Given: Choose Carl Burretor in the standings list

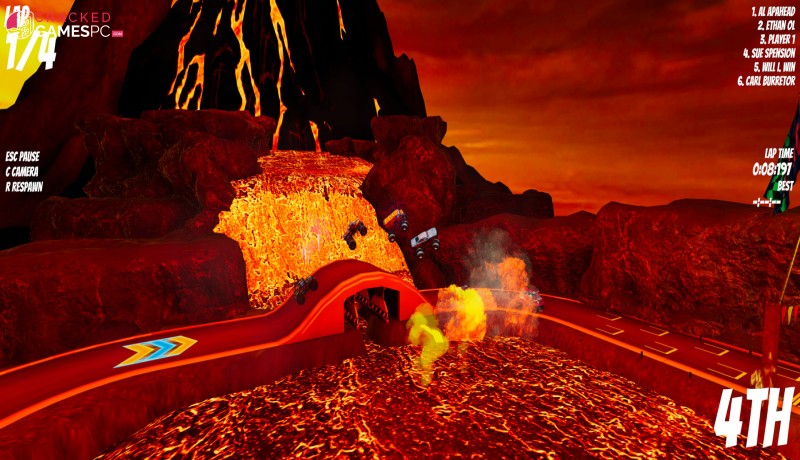Looking at the screenshot, I should 767,81.
